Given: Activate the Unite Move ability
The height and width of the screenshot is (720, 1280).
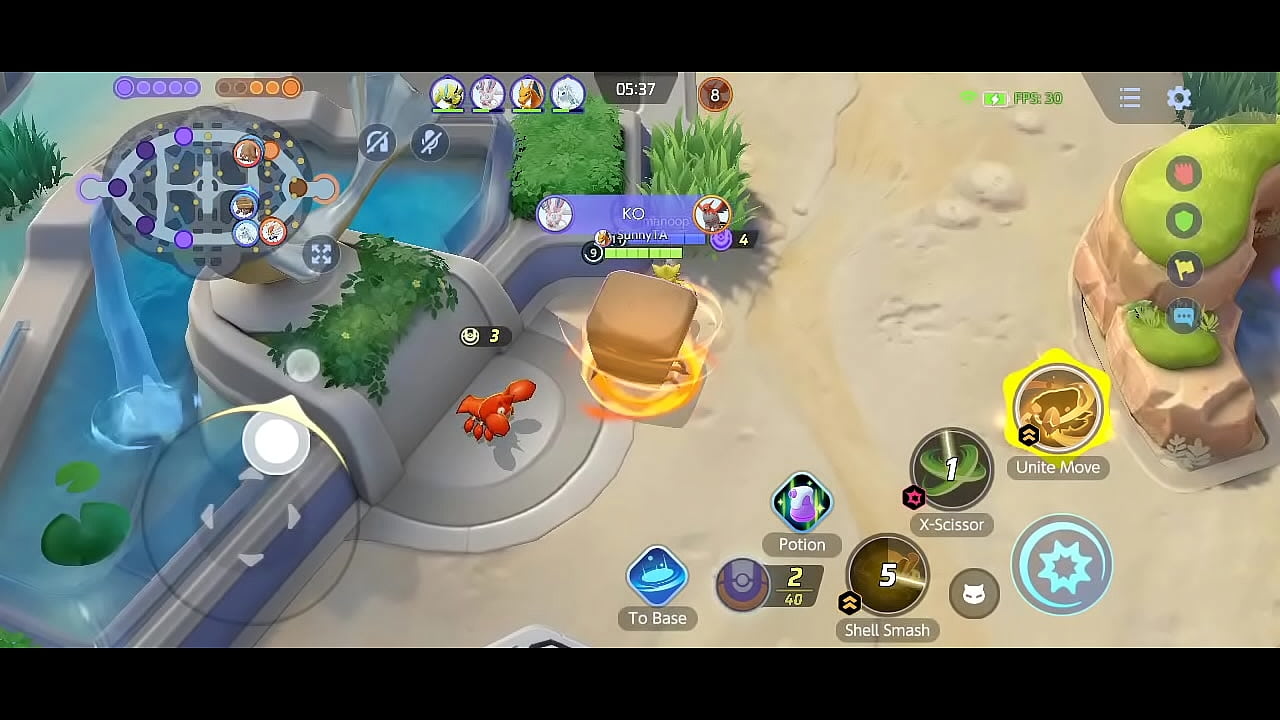Looking at the screenshot, I should coord(1058,409).
